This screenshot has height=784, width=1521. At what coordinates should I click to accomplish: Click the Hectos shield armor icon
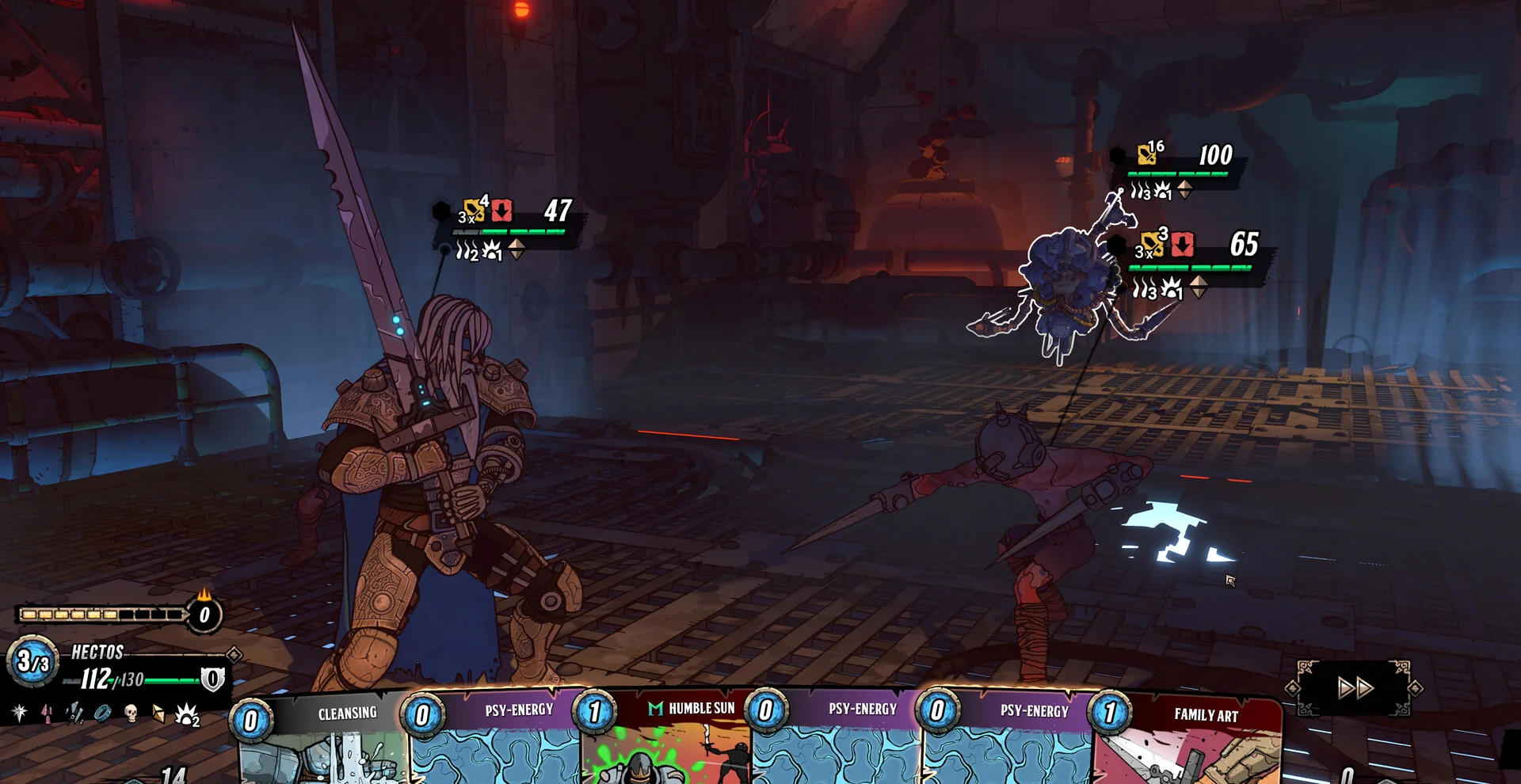tap(212, 679)
